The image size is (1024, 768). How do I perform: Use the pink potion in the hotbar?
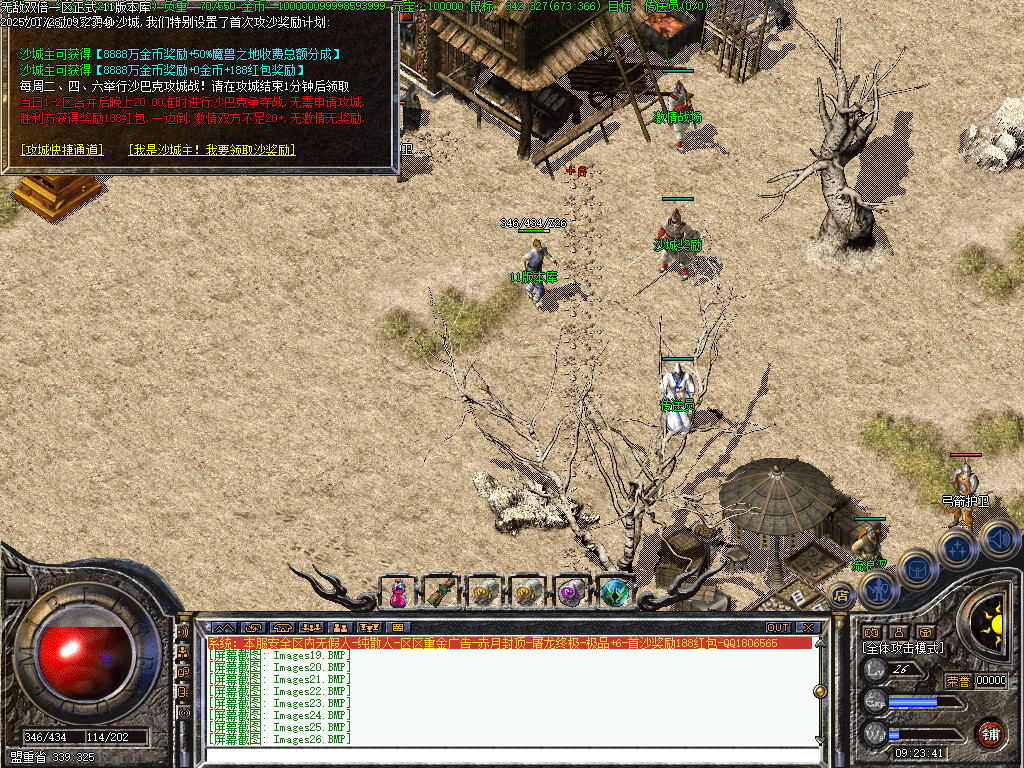(398, 592)
